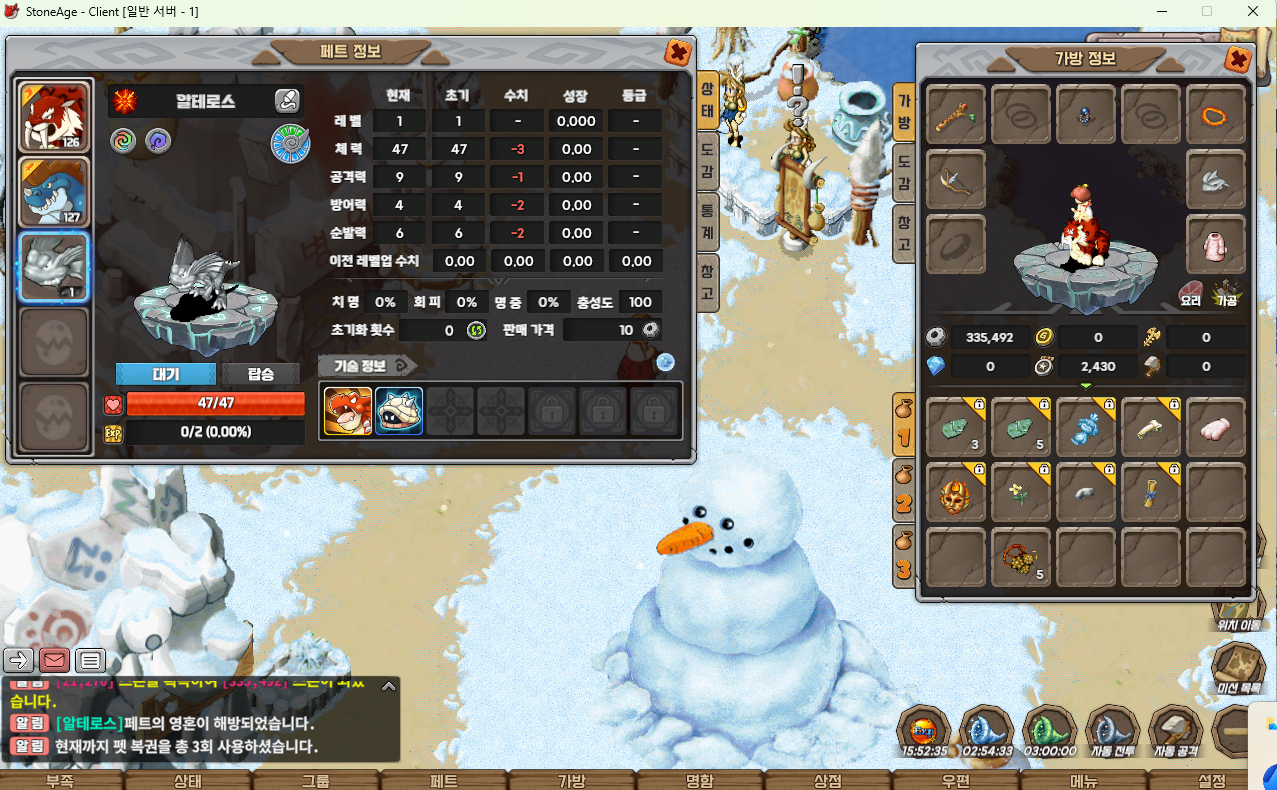Minimize the StoneAge client window
This screenshot has width=1277, height=790.
tap(1161, 12)
